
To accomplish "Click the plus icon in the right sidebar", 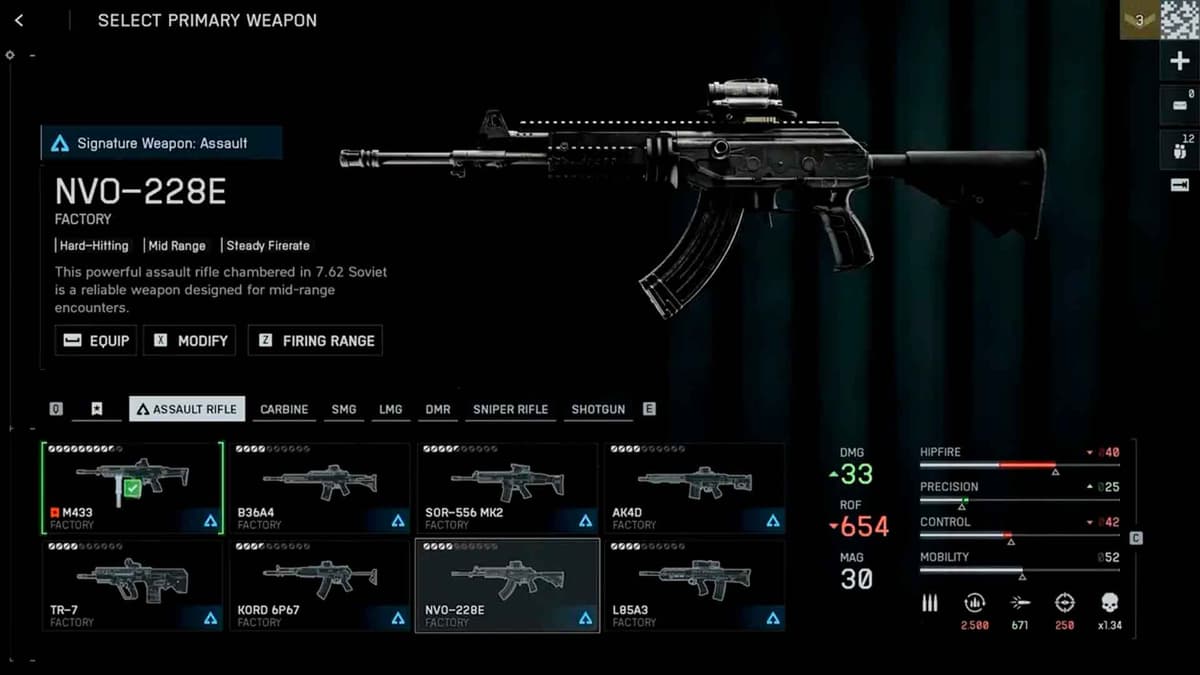I will point(1179,62).
